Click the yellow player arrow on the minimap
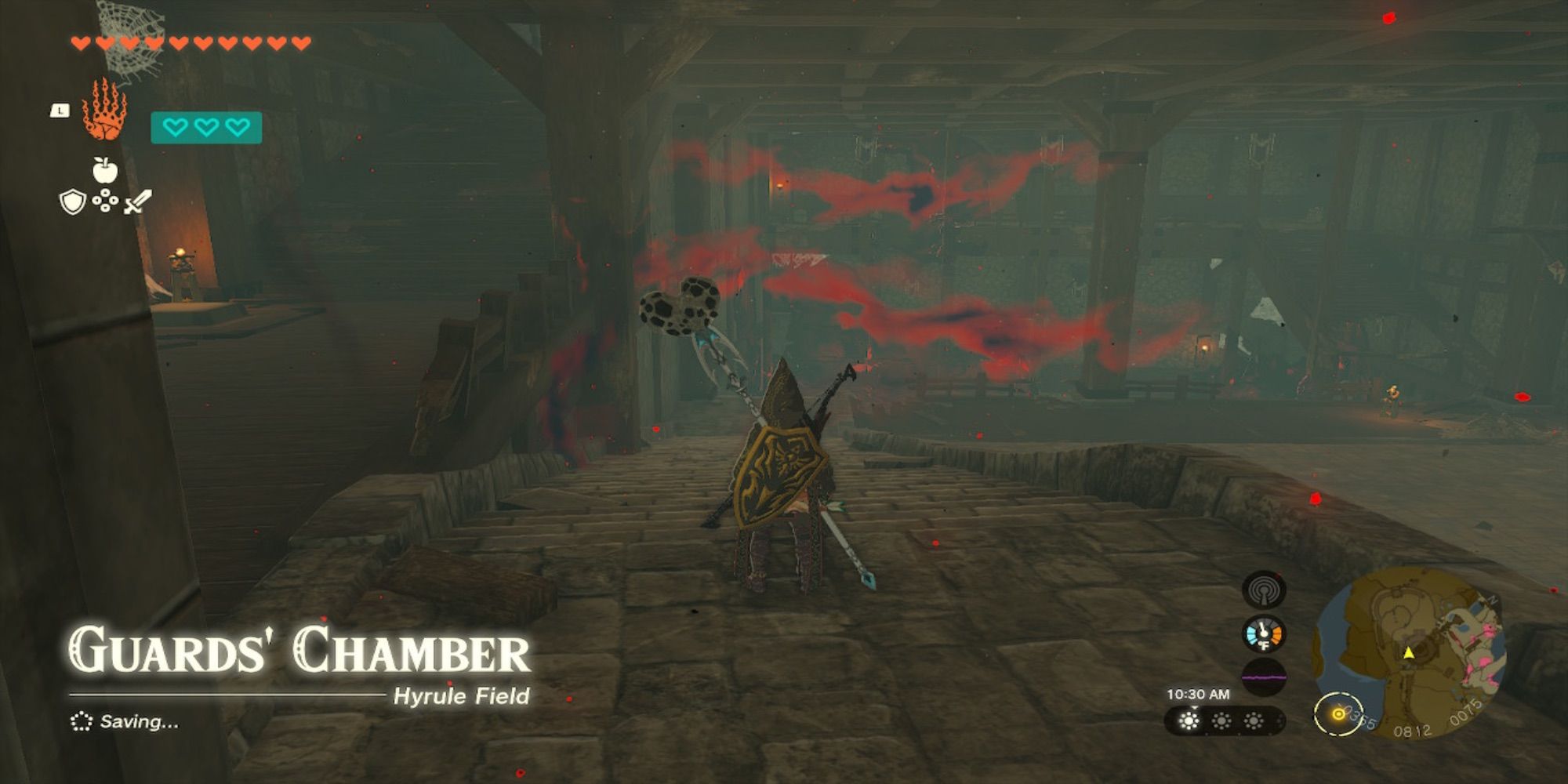The height and width of the screenshot is (784, 1568). click(x=1409, y=652)
